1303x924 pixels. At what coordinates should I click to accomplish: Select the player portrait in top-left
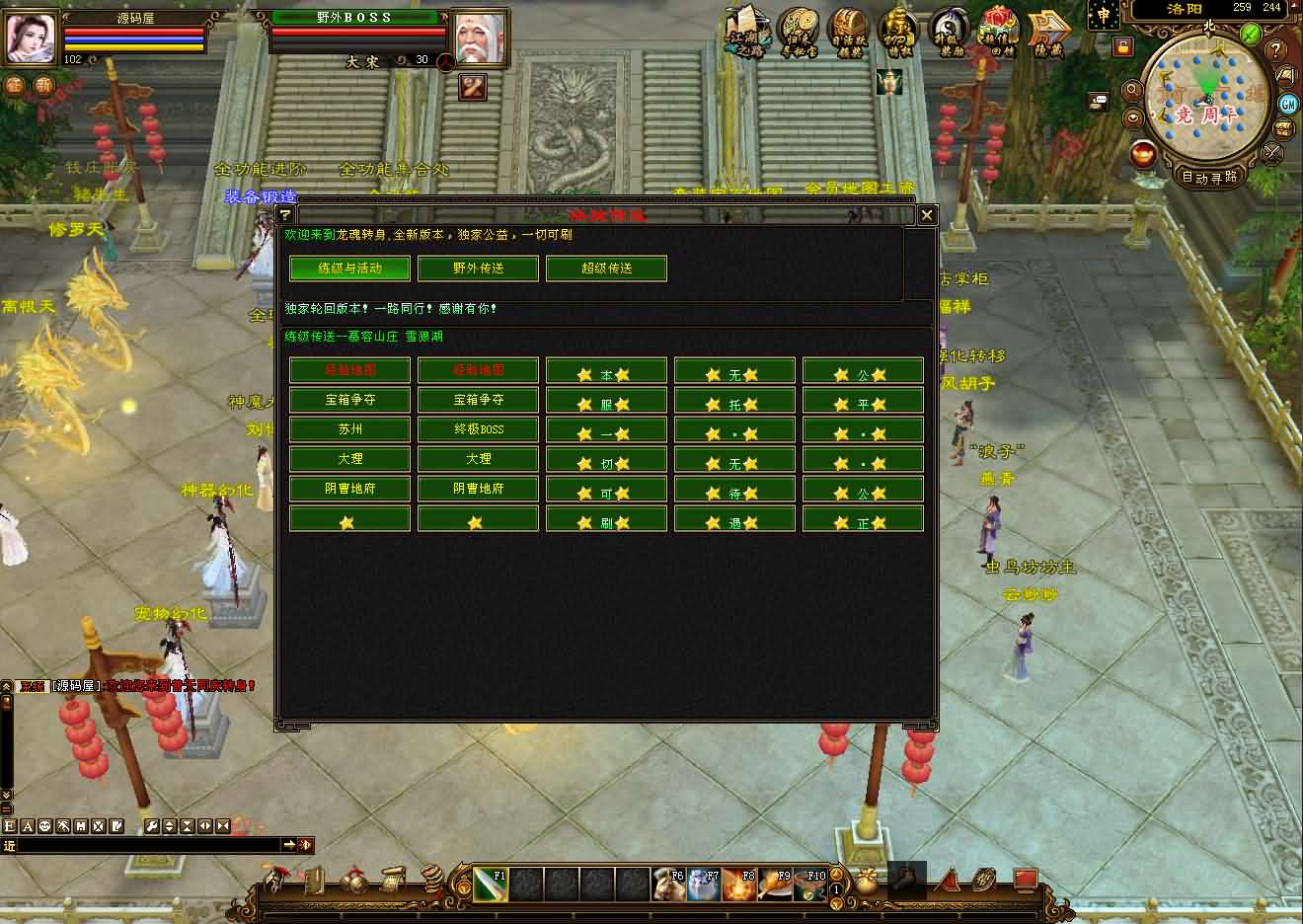[32, 38]
